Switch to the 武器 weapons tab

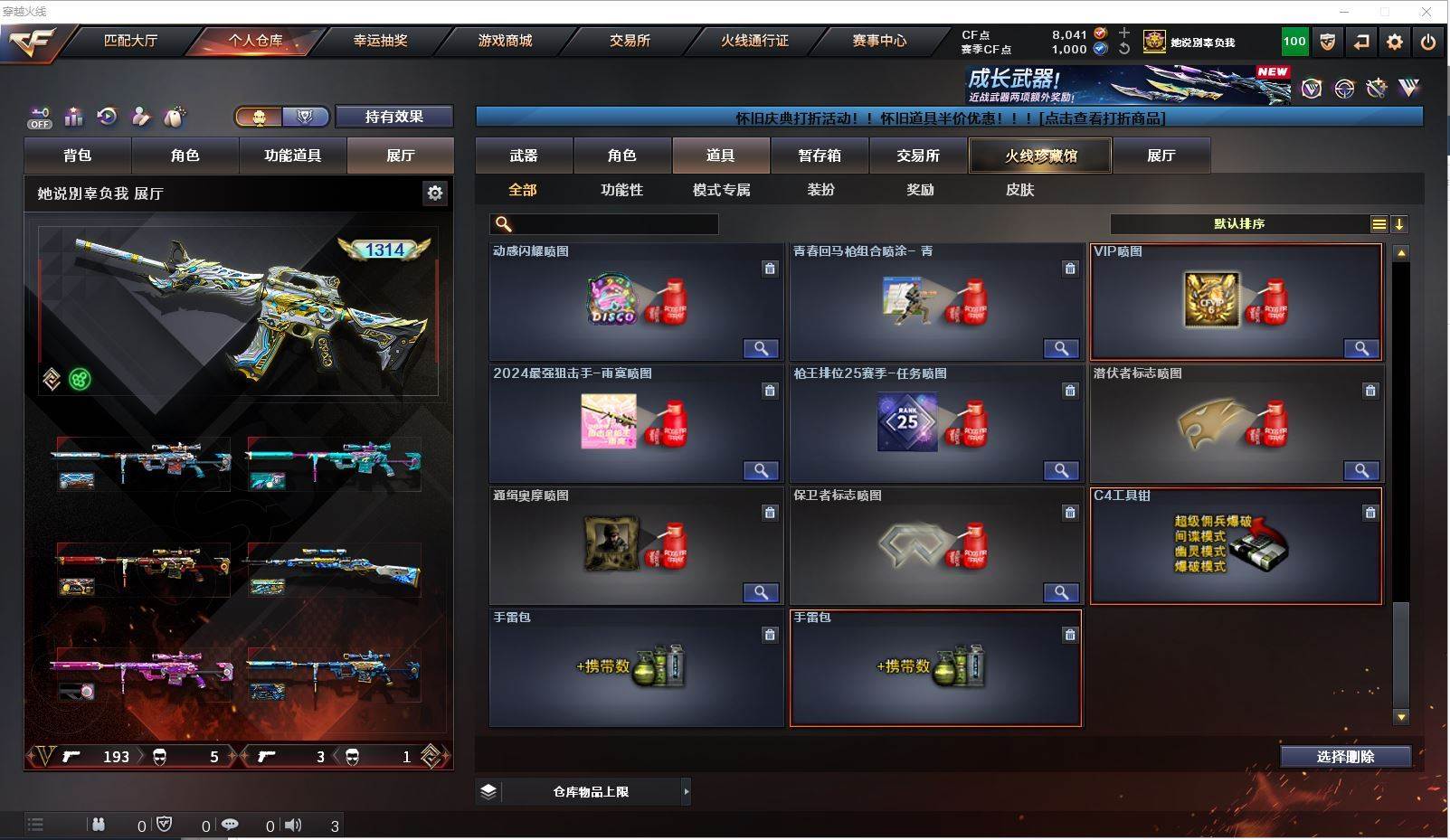[x=523, y=156]
